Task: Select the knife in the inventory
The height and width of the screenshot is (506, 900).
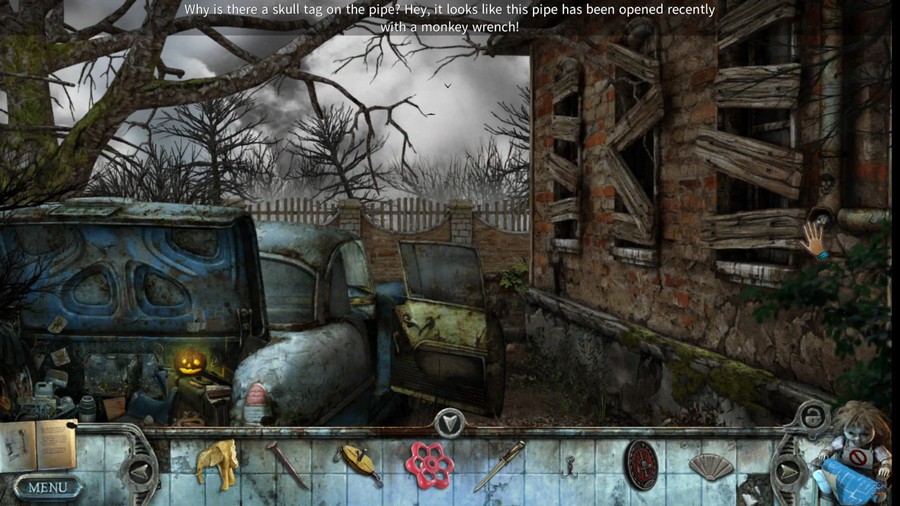Action: (x=499, y=465)
